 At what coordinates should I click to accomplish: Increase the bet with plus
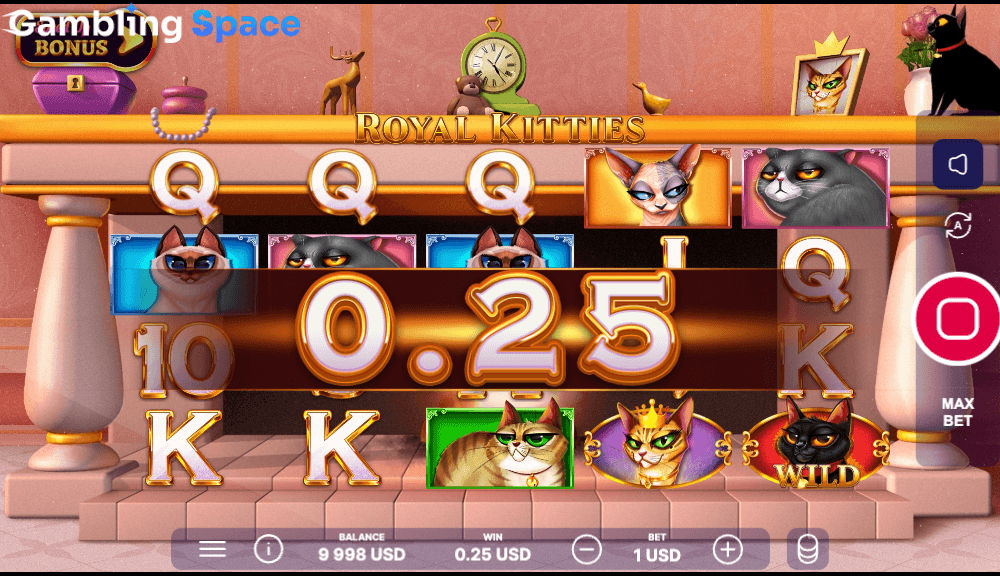pyautogui.click(x=727, y=549)
